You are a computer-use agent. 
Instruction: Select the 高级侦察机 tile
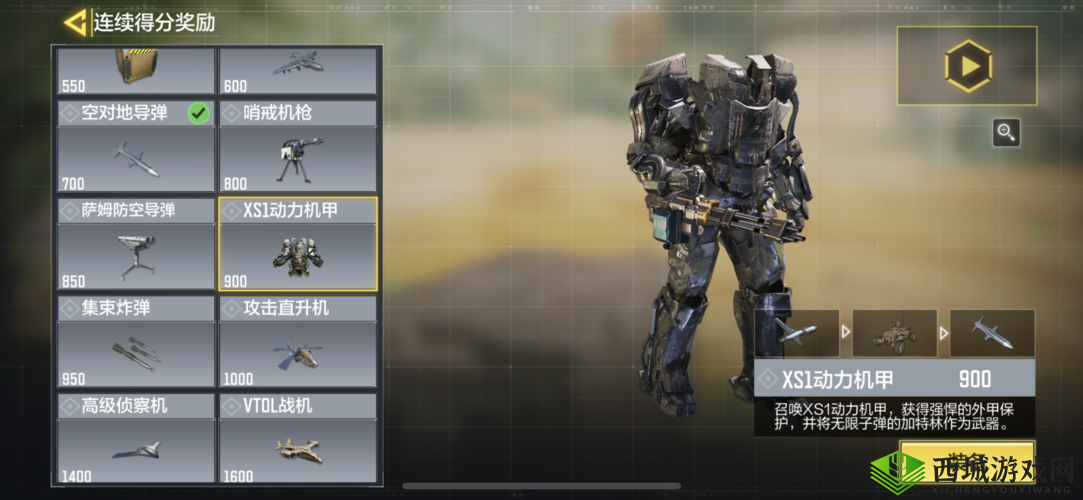click(x=136, y=439)
